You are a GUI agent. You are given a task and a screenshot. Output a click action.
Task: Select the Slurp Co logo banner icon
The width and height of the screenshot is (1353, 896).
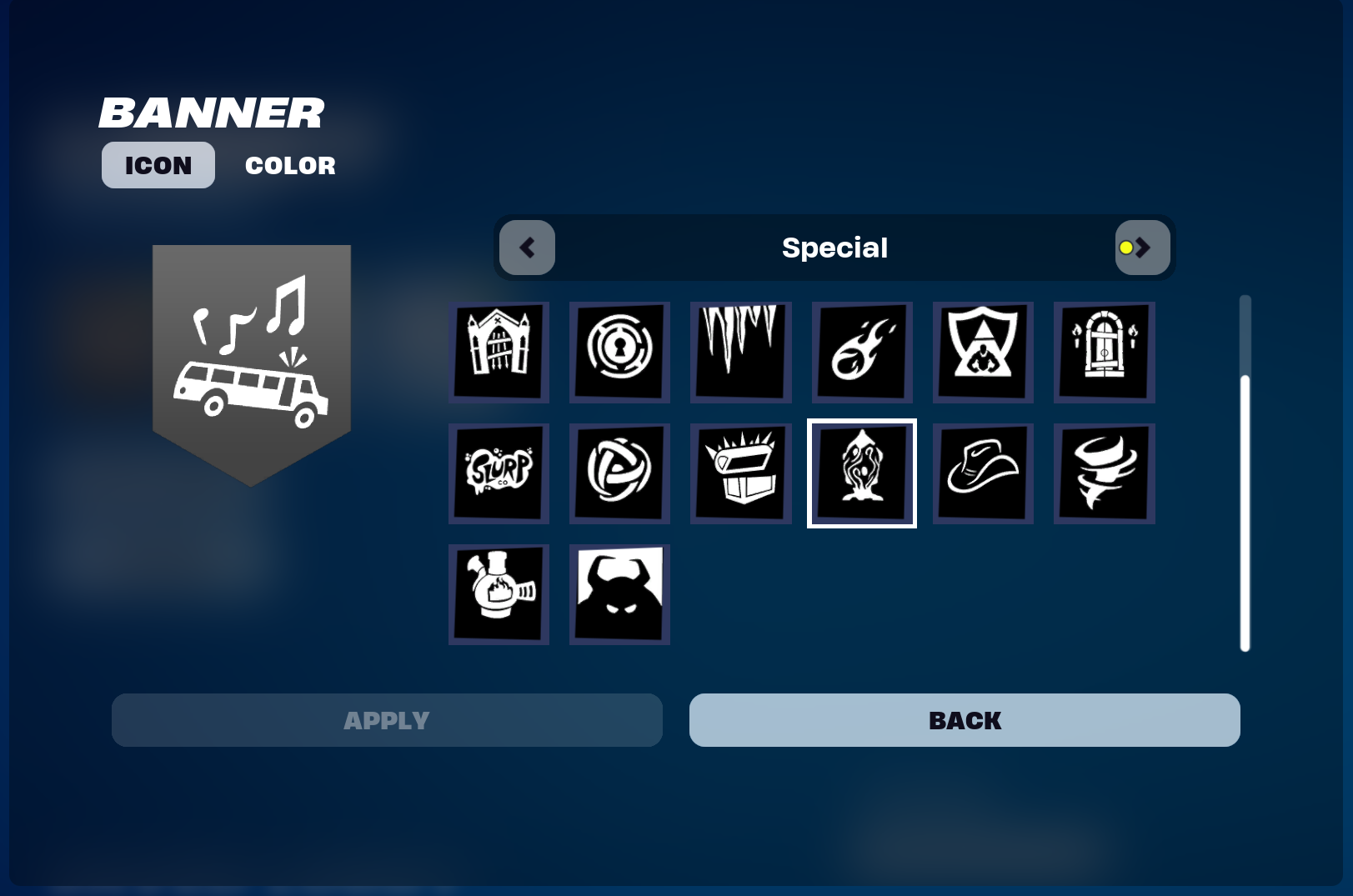coord(498,473)
